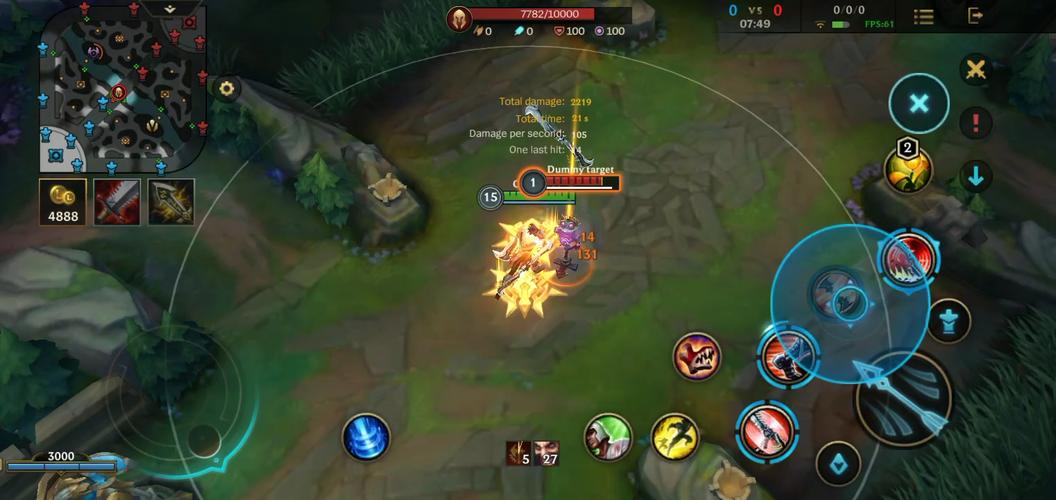Open minimap settings via the gear icon
The image size is (1056, 500).
[x=227, y=88]
